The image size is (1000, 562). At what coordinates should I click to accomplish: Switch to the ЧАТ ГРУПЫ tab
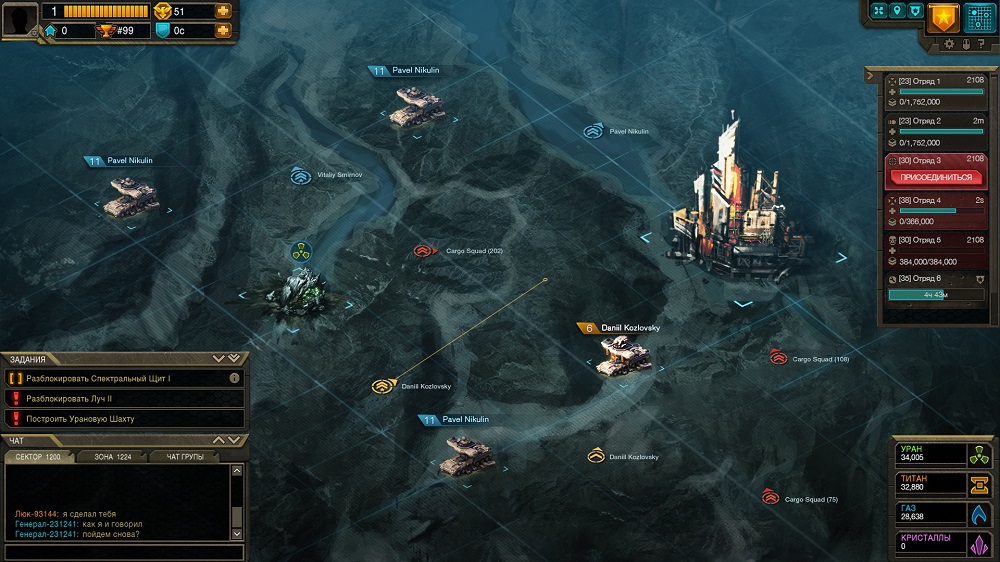pos(185,456)
